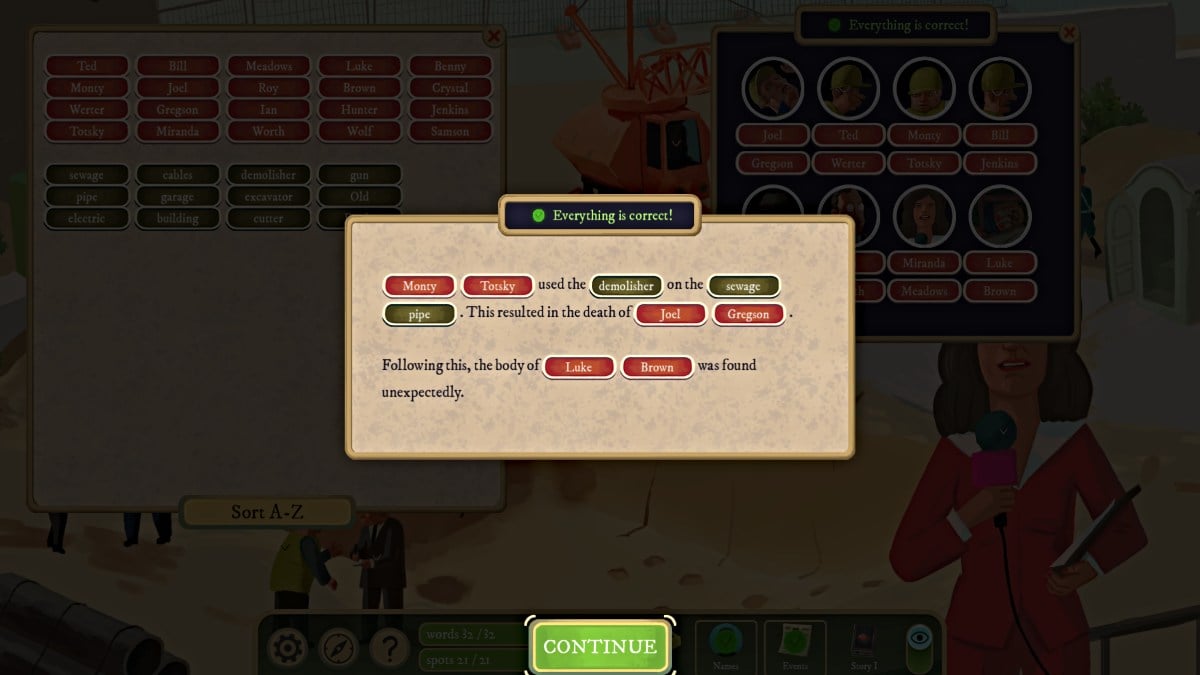Click Miranda's portrait in the names panel
Image resolution: width=1200 pixels, height=675 pixels.
click(924, 216)
